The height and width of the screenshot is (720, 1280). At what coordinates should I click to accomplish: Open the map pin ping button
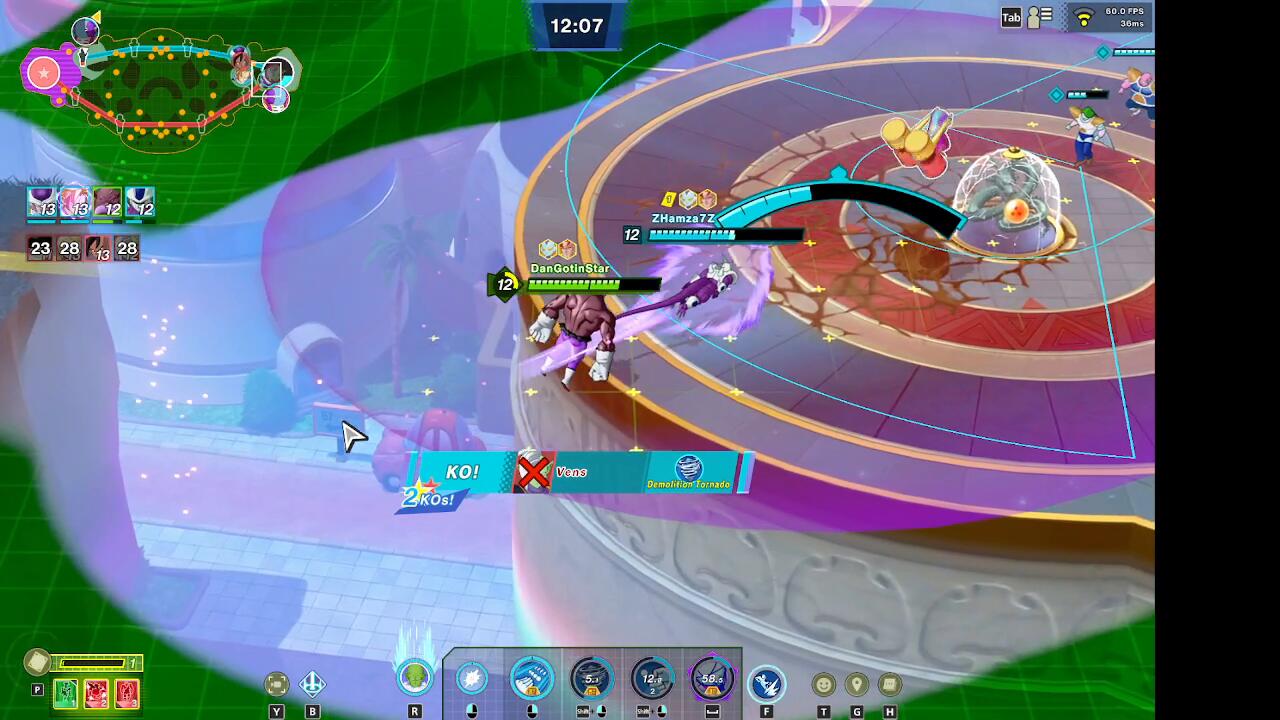pos(856,685)
